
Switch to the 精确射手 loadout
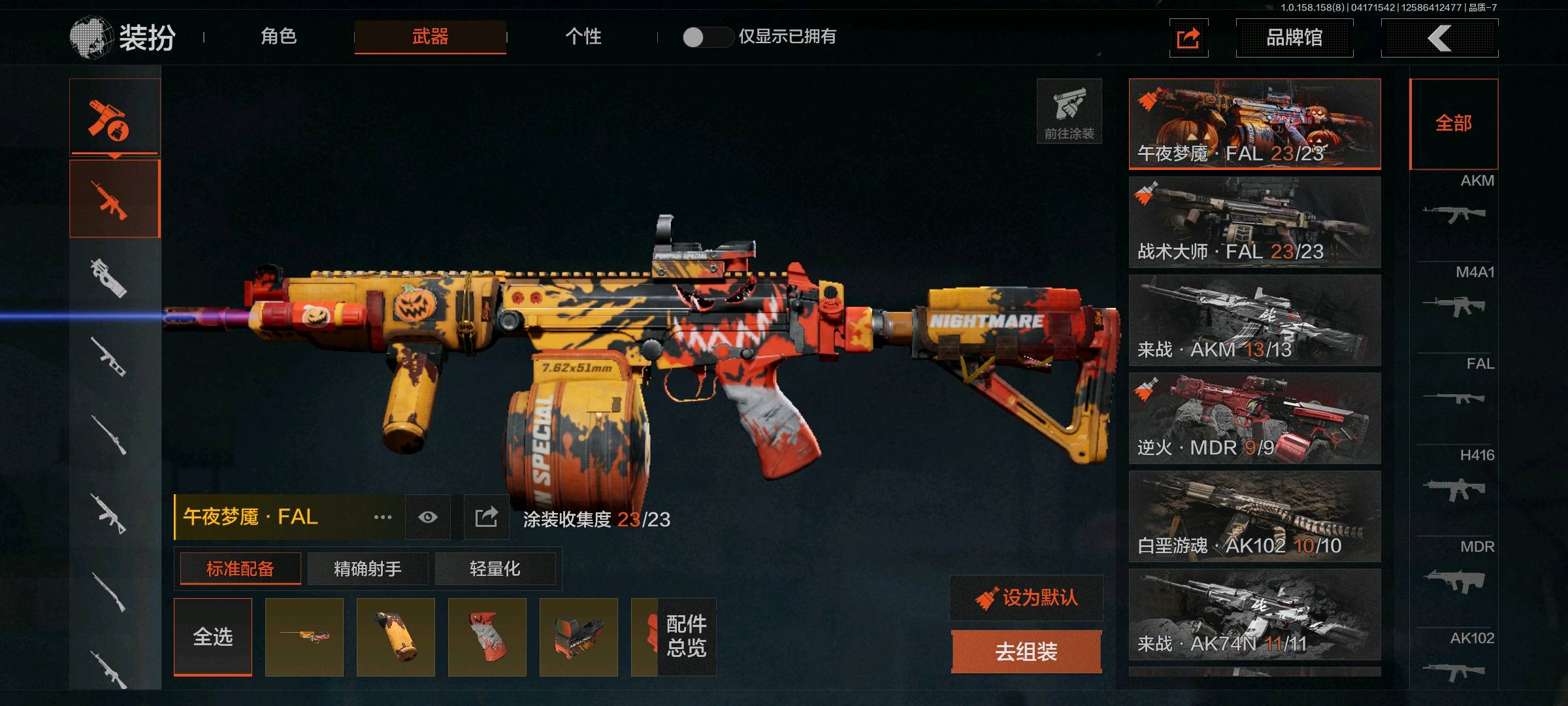tap(368, 569)
